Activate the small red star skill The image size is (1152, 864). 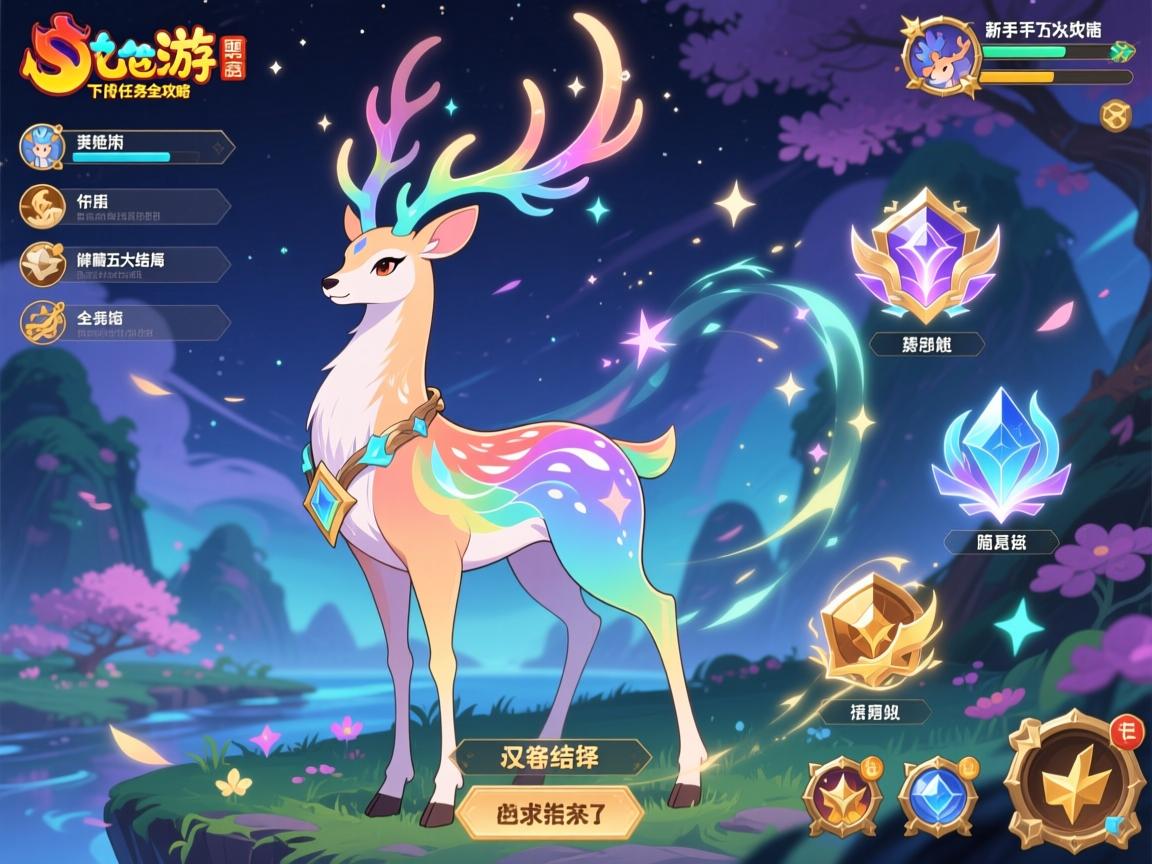pyautogui.click(x=843, y=796)
